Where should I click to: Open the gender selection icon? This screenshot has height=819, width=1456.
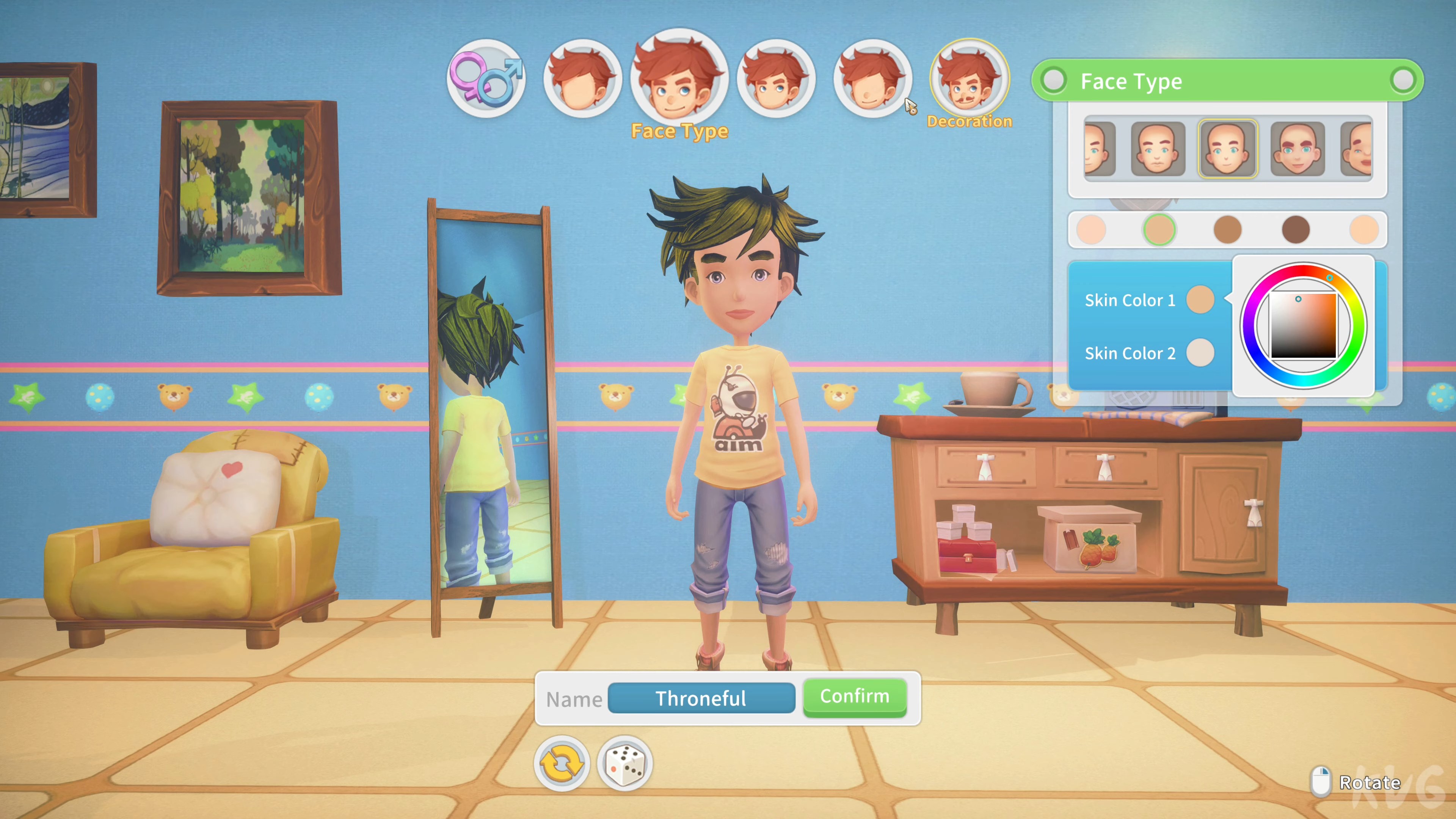tap(486, 79)
